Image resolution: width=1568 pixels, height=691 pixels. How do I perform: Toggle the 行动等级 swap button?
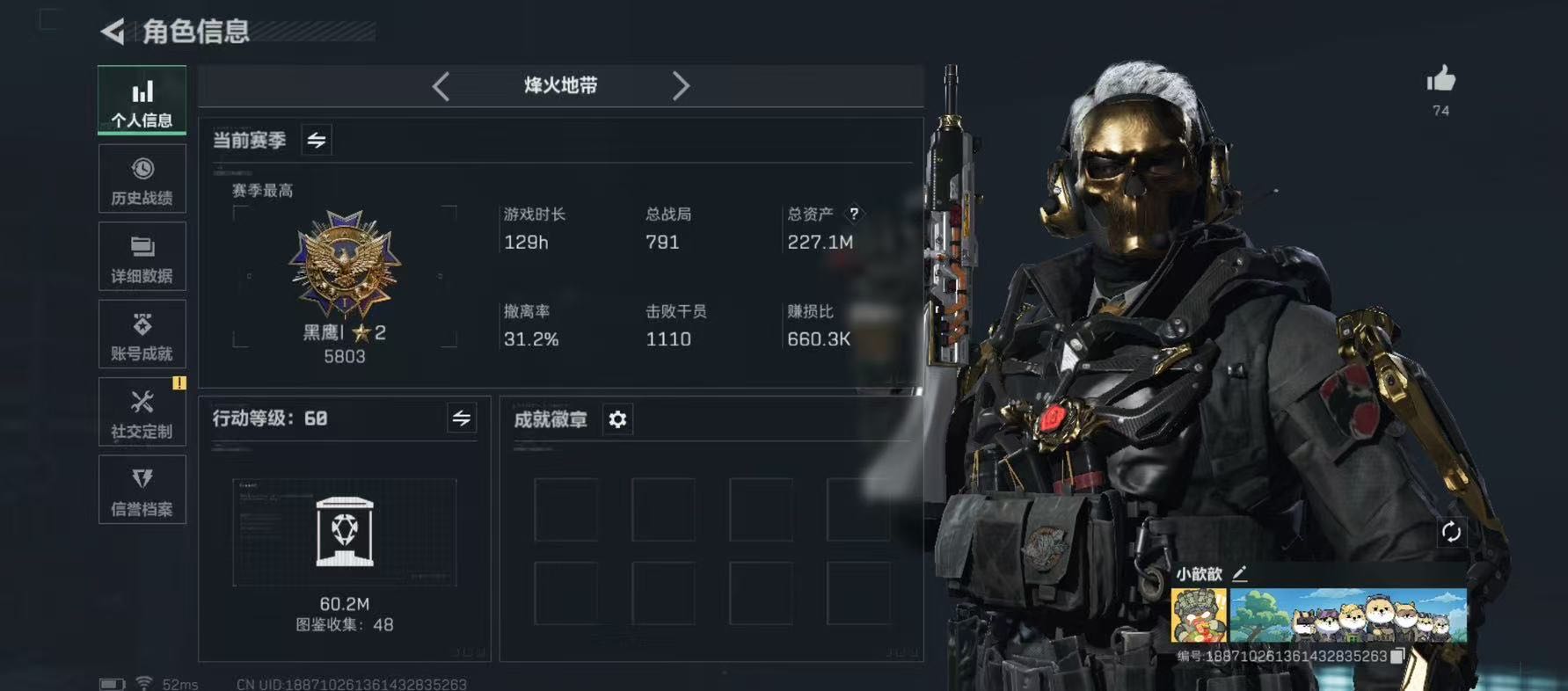tap(462, 418)
